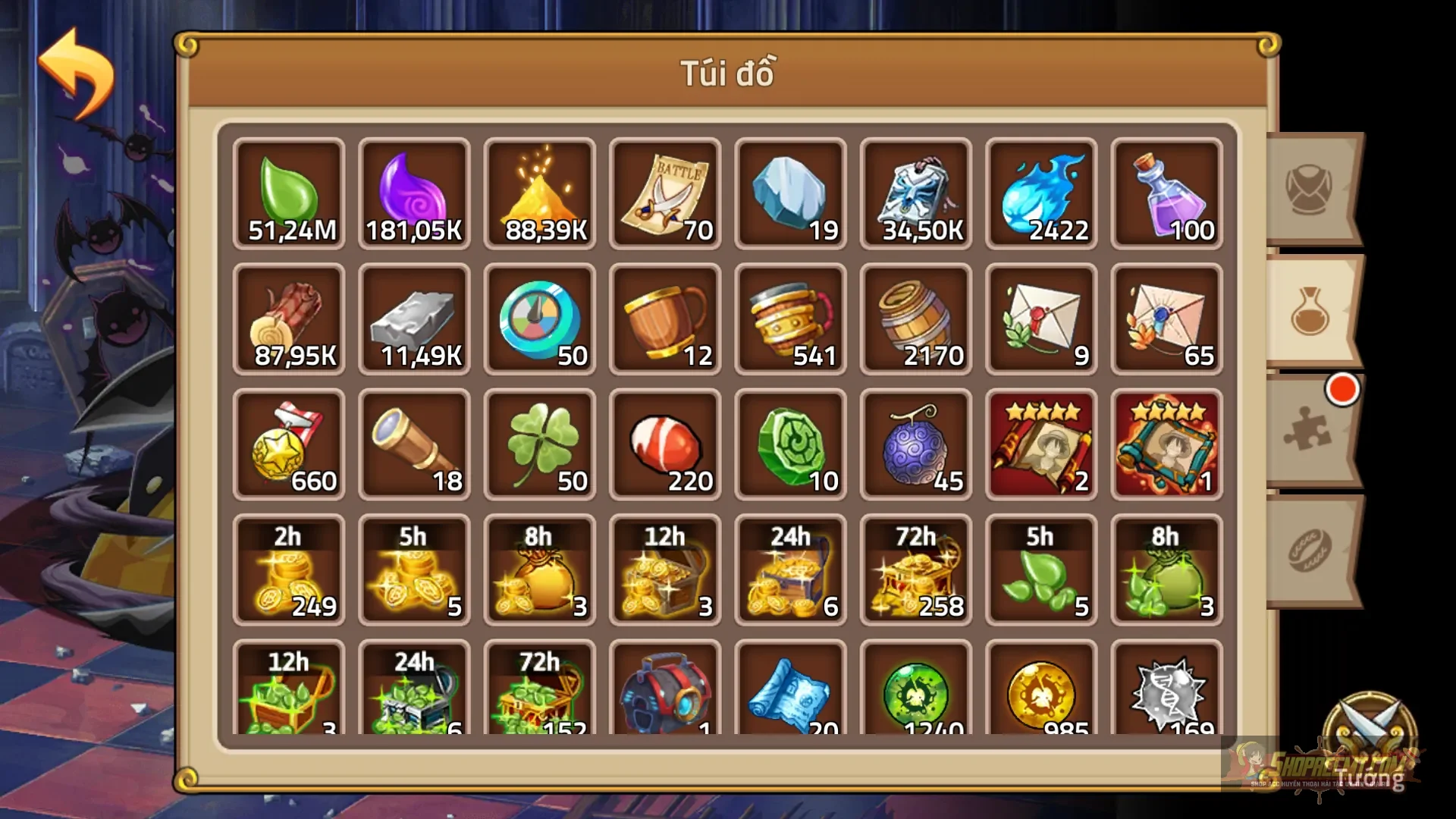Select the gold pile item showing 88,39K
Screen dimensions: 1456x819
(540, 193)
